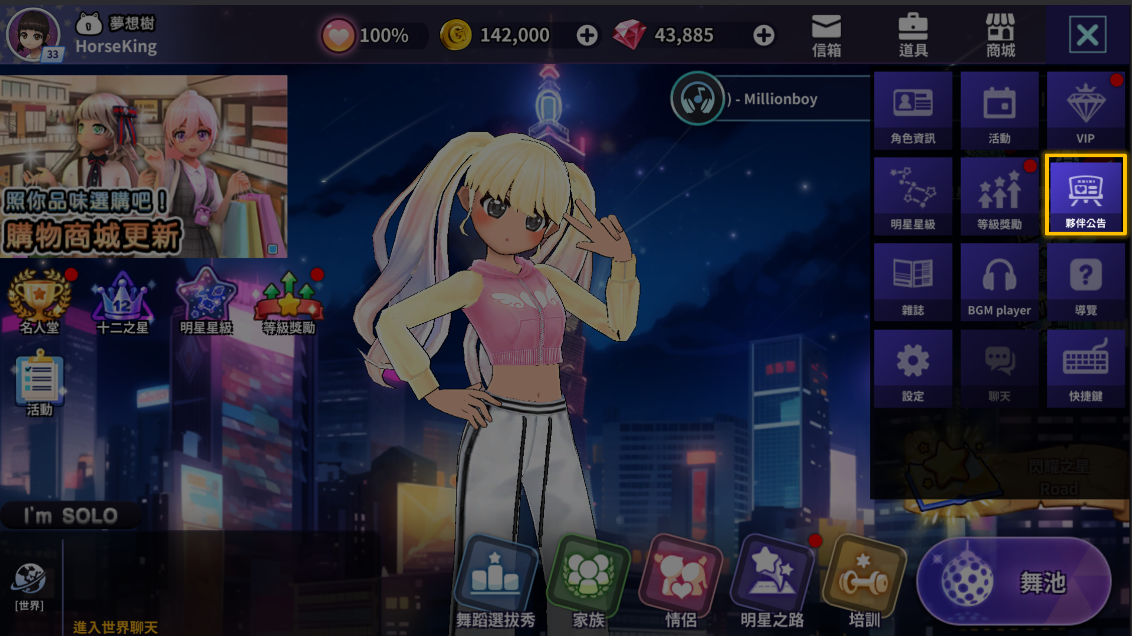Add more gold coins with the plus button
1132x636 pixels.
pyautogui.click(x=587, y=36)
